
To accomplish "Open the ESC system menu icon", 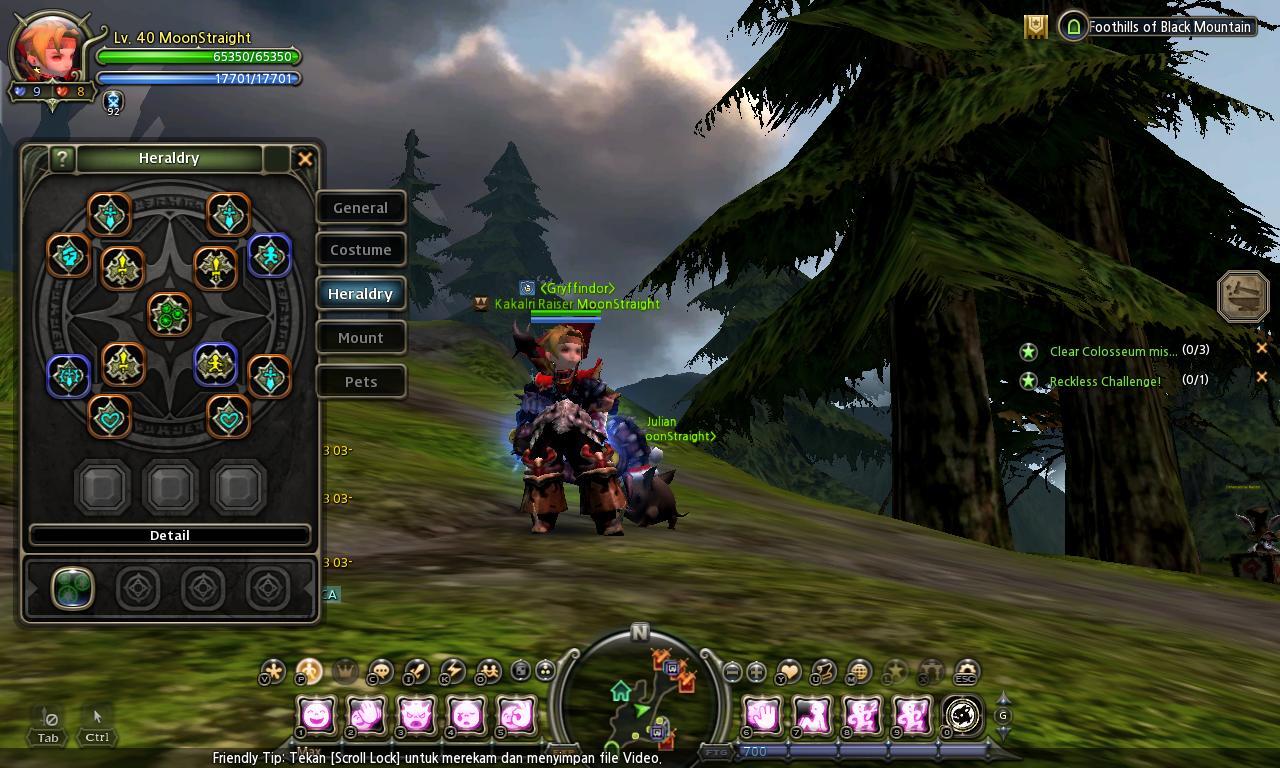I will click(965, 672).
